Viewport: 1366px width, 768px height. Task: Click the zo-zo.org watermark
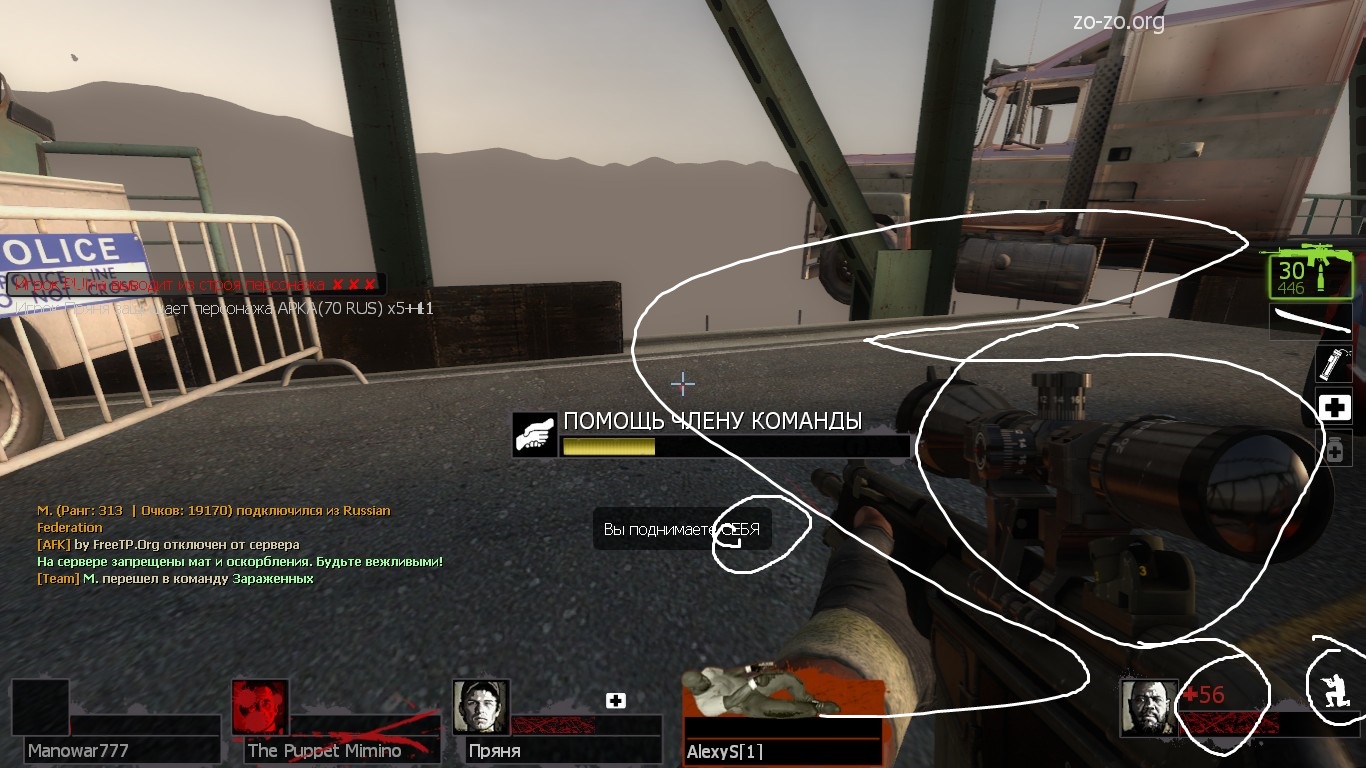pyautogui.click(x=1117, y=22)
